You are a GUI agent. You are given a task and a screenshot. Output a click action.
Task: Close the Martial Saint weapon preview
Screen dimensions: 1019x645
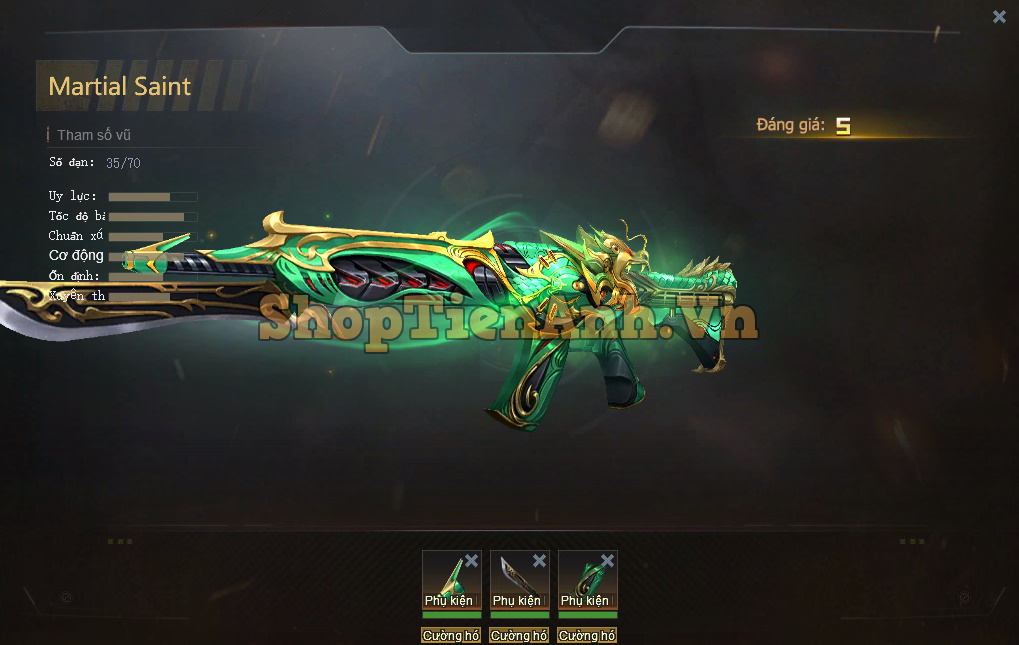pyautogui.click(x=999, y=17)
